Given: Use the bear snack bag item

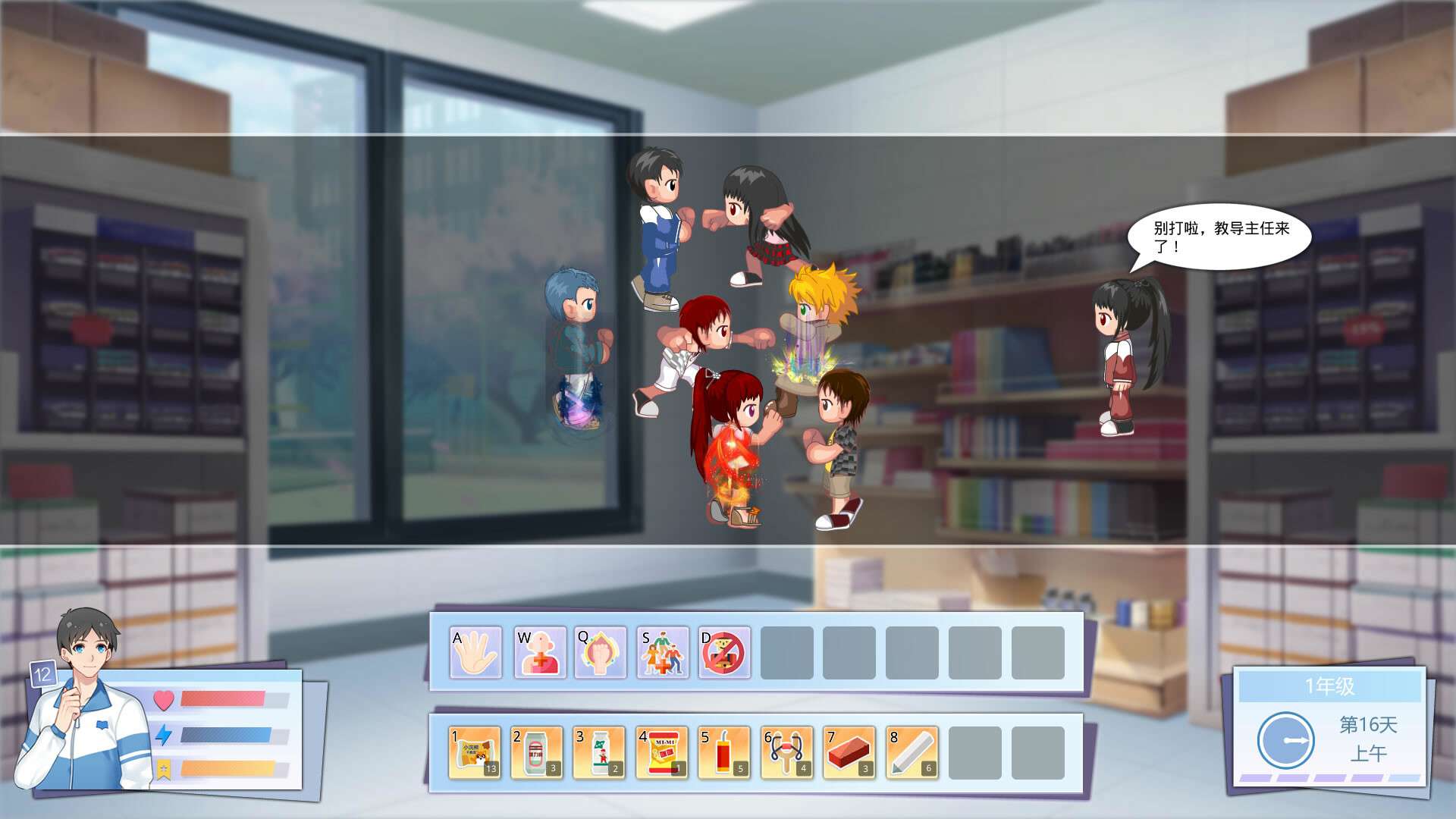Looking at the screenshot, I should click(x=475, y=752).
